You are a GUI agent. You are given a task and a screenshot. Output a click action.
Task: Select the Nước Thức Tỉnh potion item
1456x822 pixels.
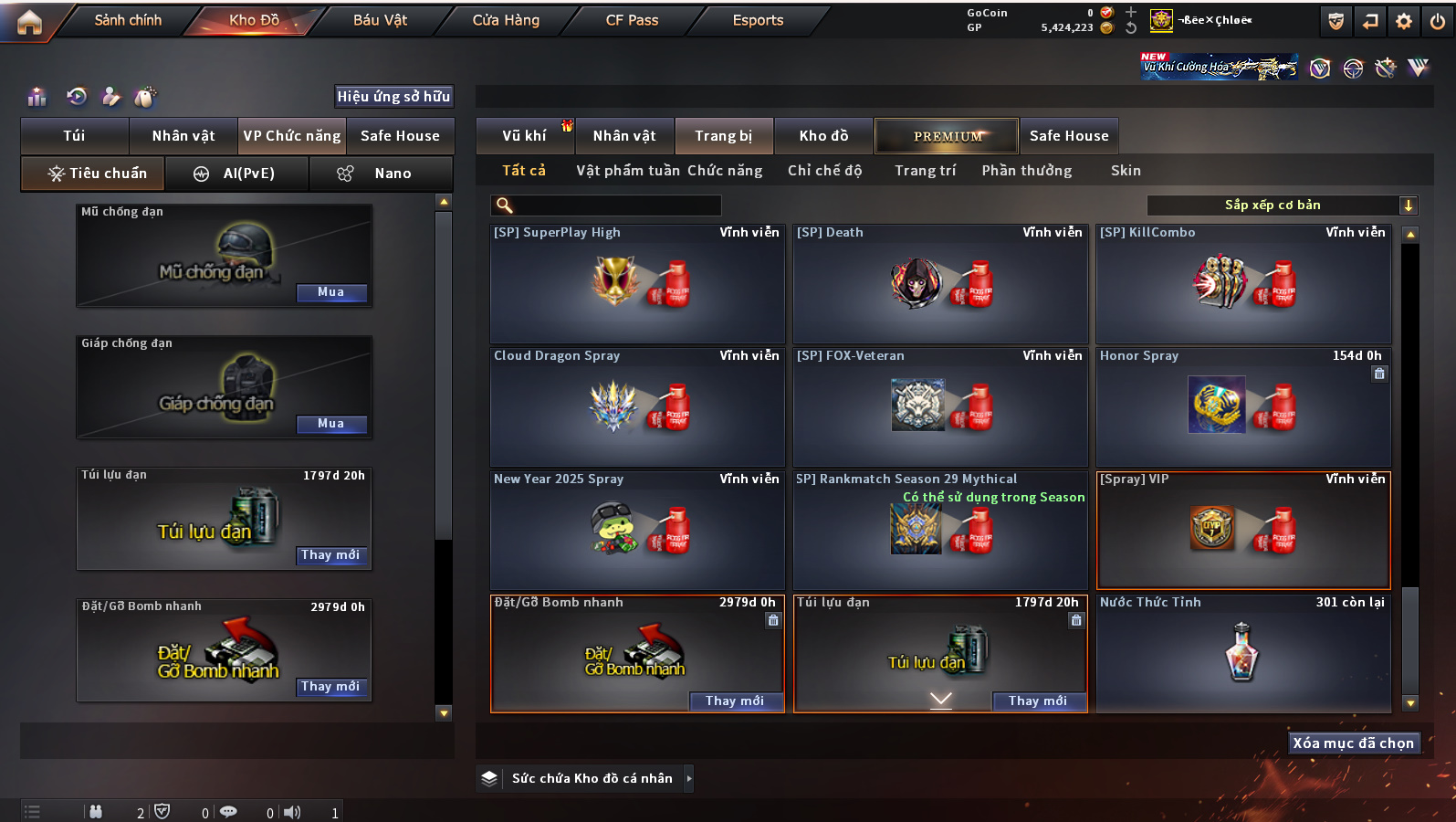coord(1243,652)
